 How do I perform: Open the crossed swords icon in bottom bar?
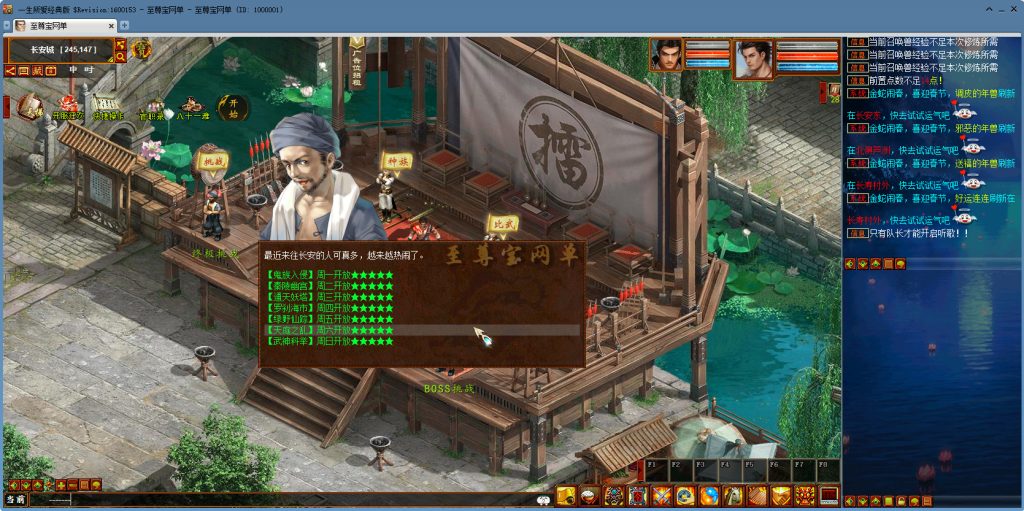pyautogui.click(x=661, y=495)
